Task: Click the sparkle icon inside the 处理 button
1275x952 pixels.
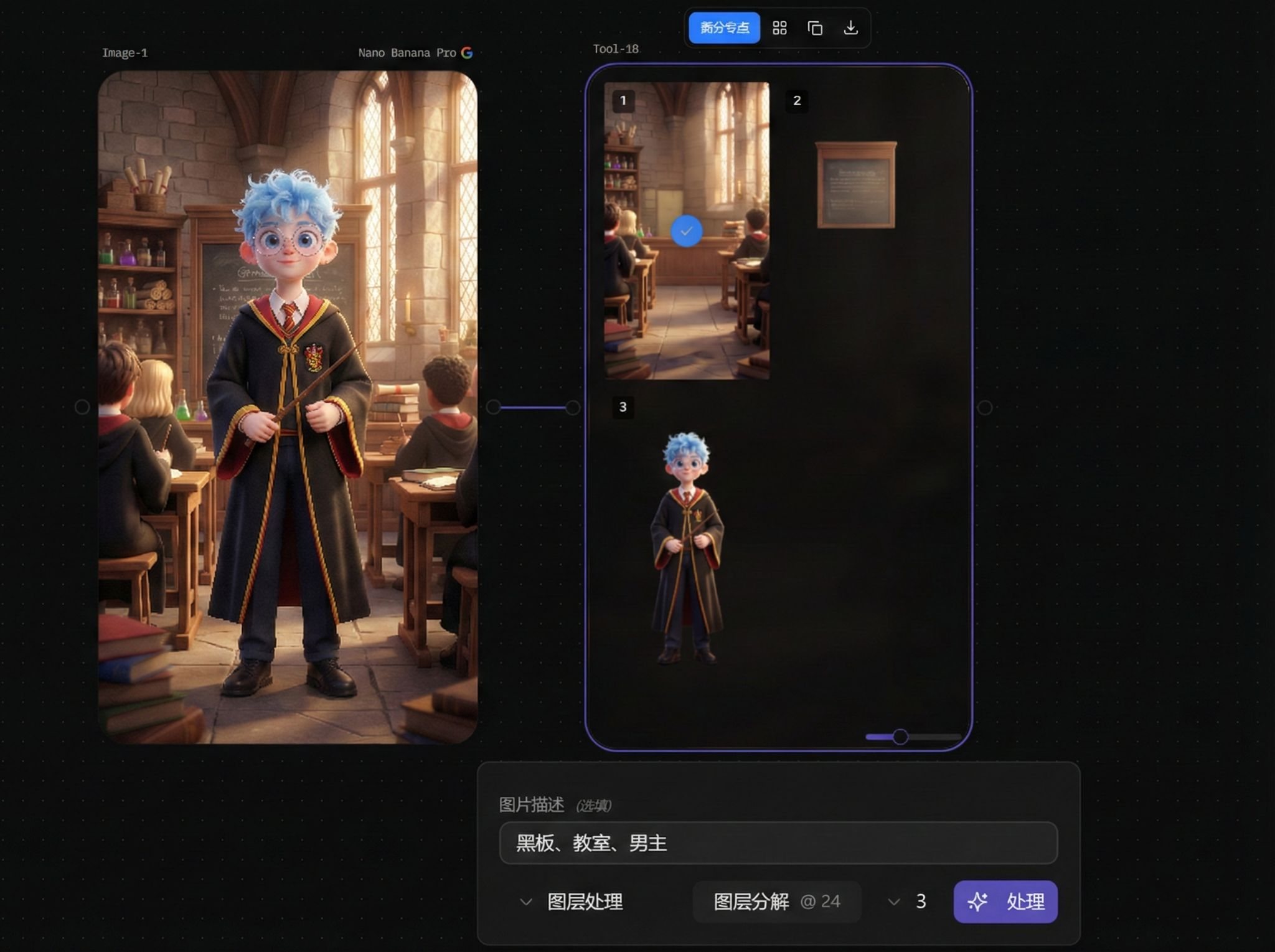Action: (x=977, y=902)
